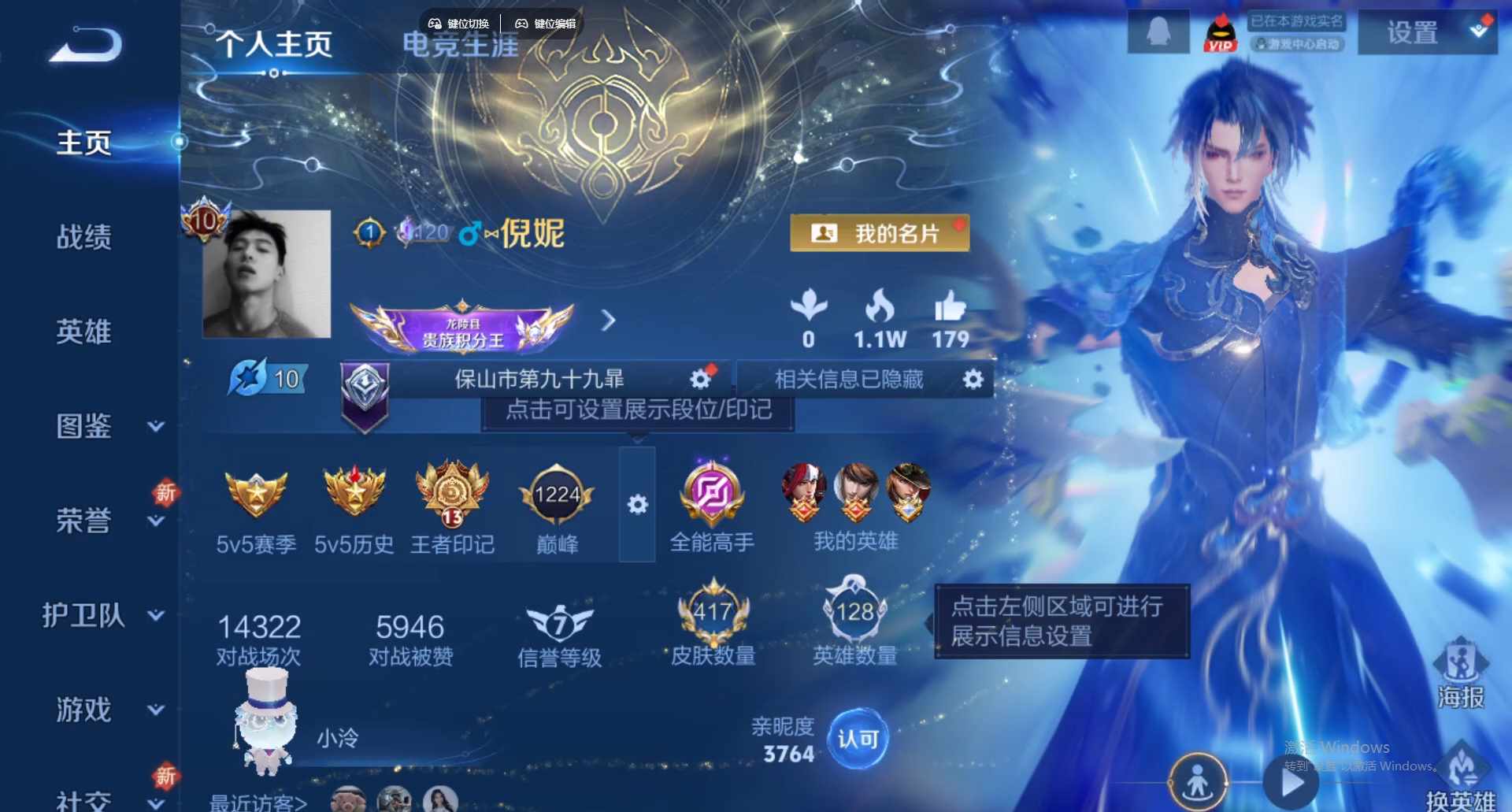Click the player avatar photo thumbnail
The height and width of the screenshot is (812, 1512).
[267, 273]
